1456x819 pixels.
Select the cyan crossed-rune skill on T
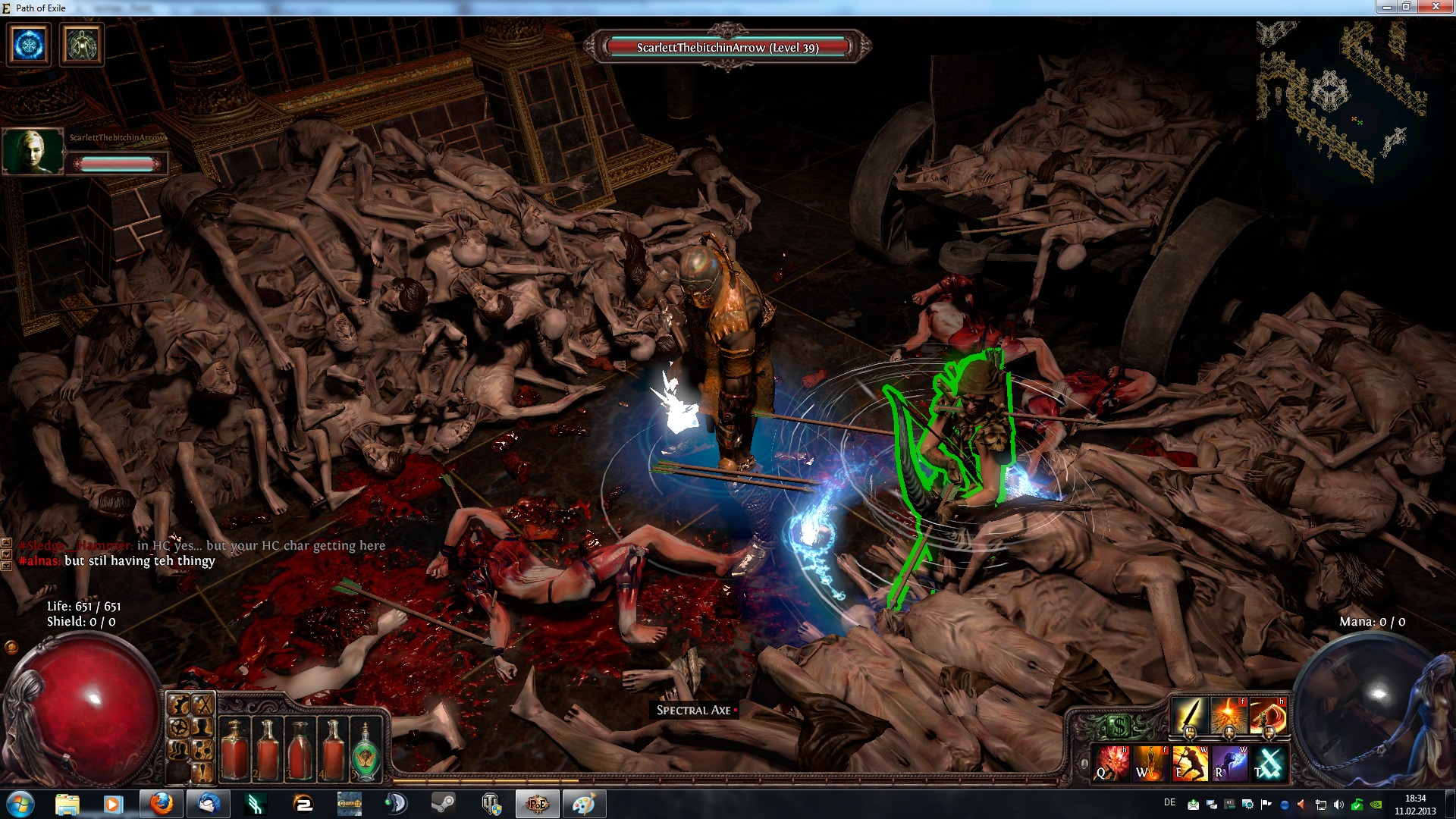1269,763
